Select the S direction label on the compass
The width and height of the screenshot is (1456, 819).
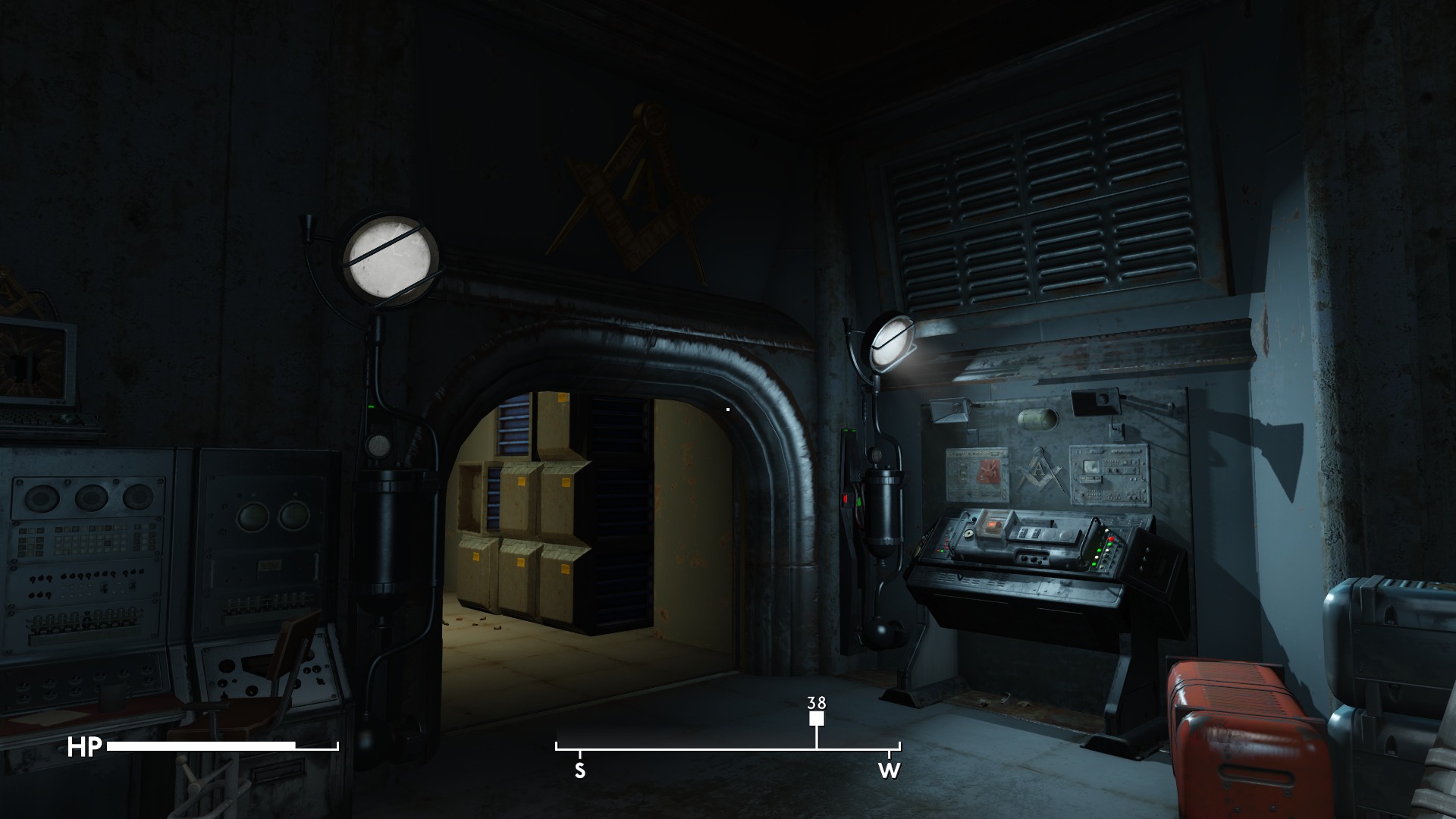(580, 772)
